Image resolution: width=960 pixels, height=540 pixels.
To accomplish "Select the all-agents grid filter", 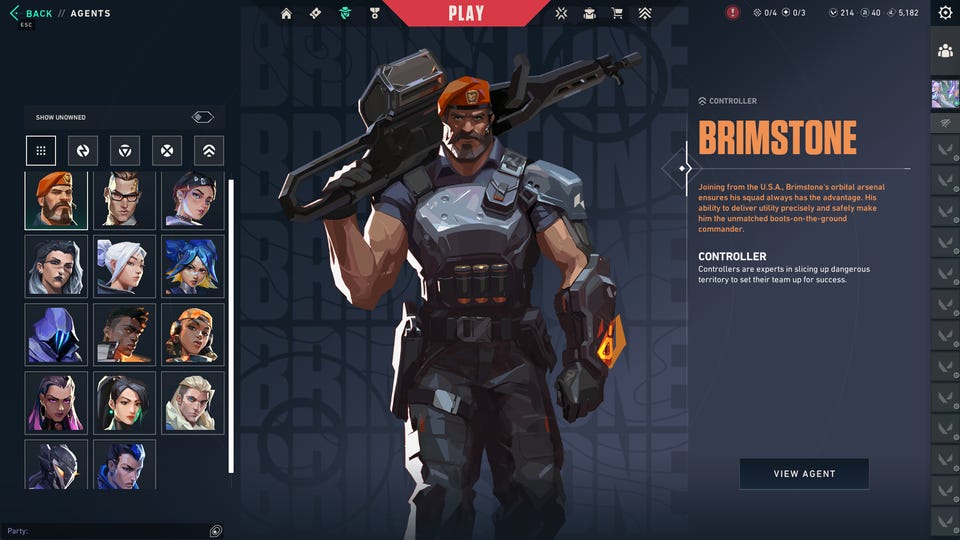I will [x=41, y=151].
